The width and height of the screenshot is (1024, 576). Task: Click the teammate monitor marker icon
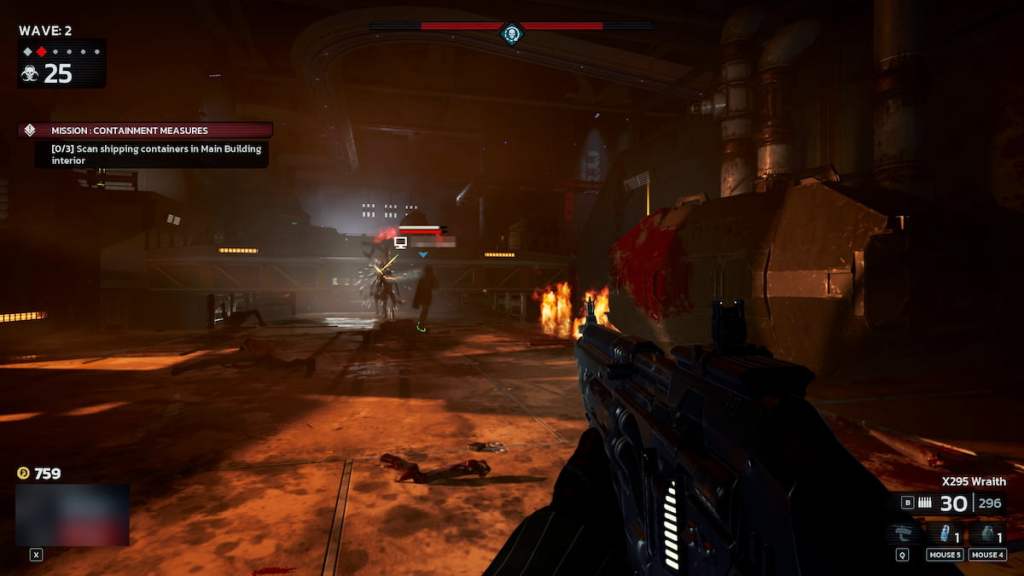pyautogui.click(x=401, y=242)
